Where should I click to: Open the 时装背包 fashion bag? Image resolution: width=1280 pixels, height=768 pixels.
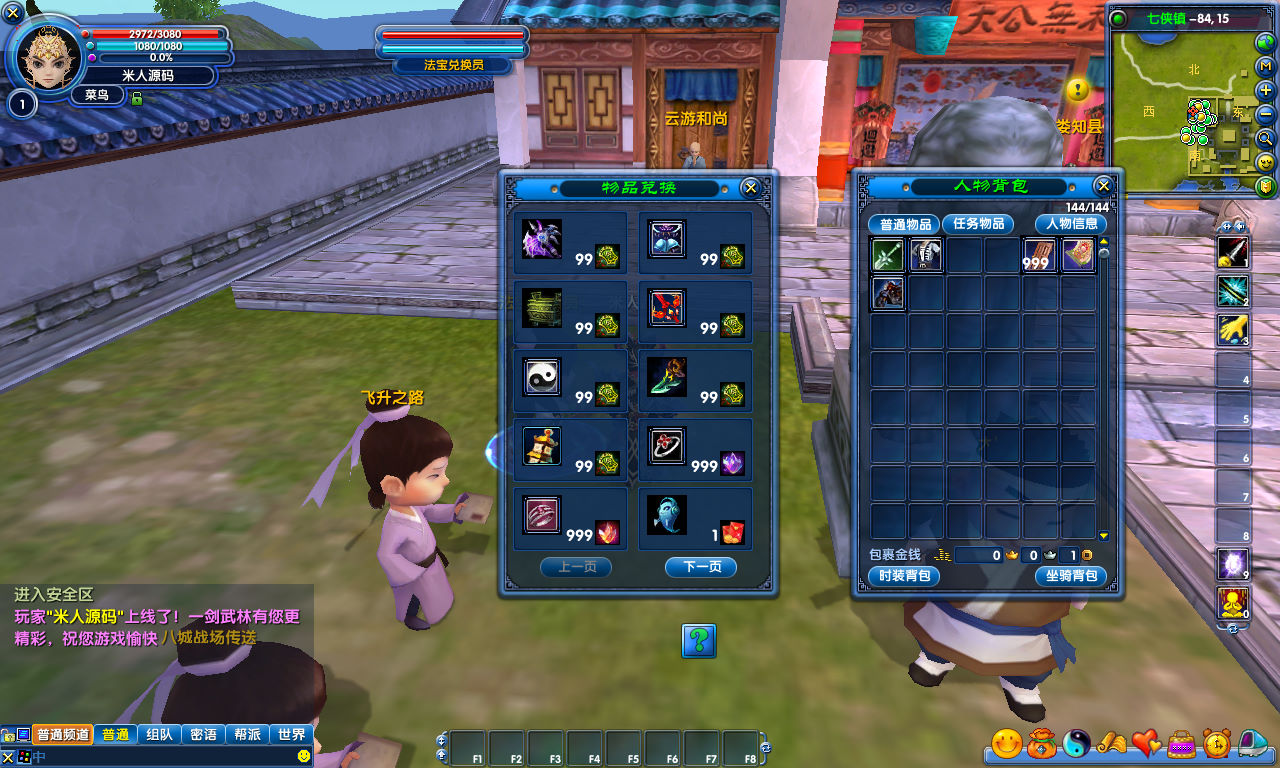coord(904,576)
